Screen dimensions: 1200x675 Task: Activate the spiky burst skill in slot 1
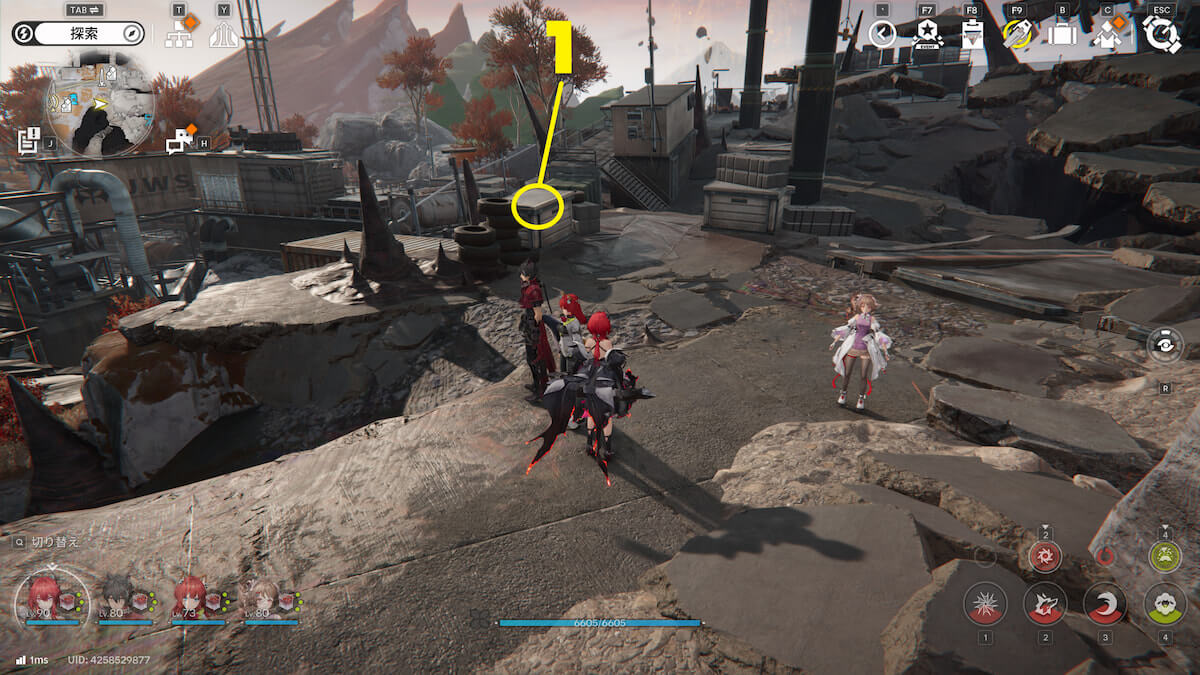point(985,604)
